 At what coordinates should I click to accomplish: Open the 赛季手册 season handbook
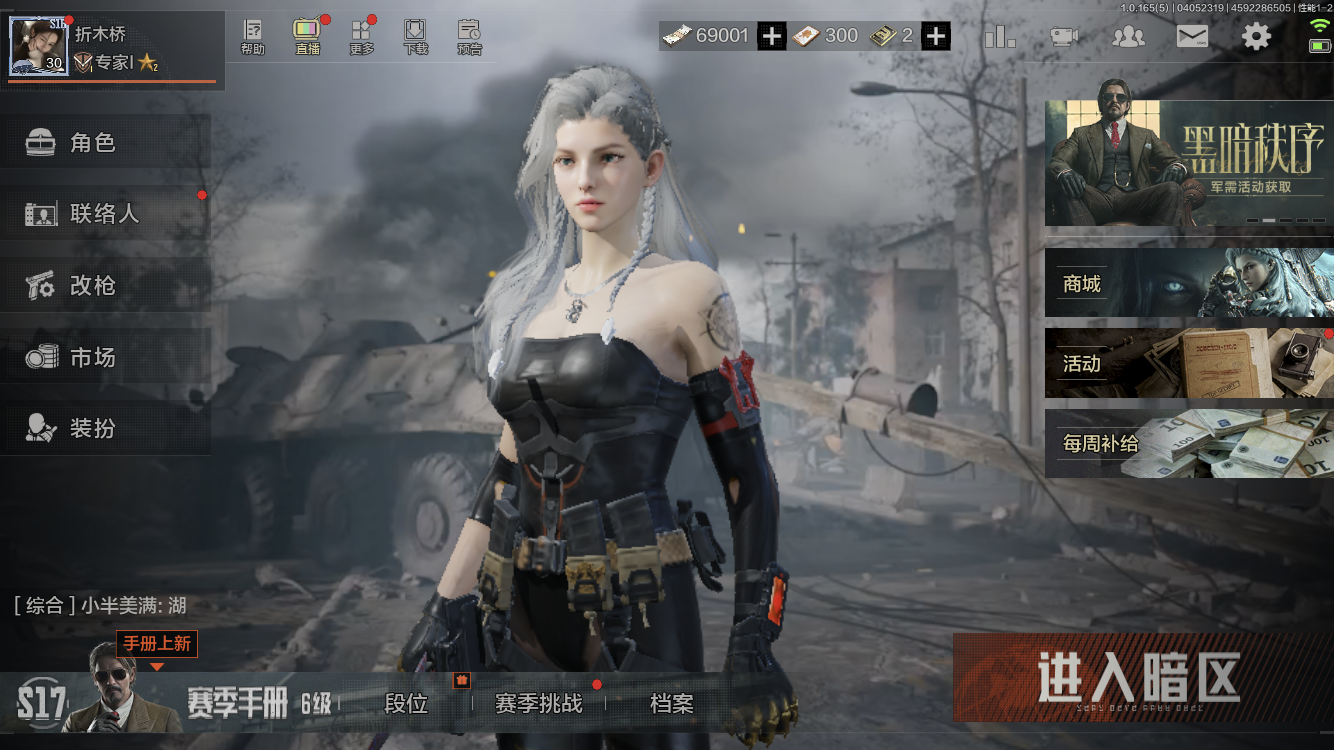(237, 704)
